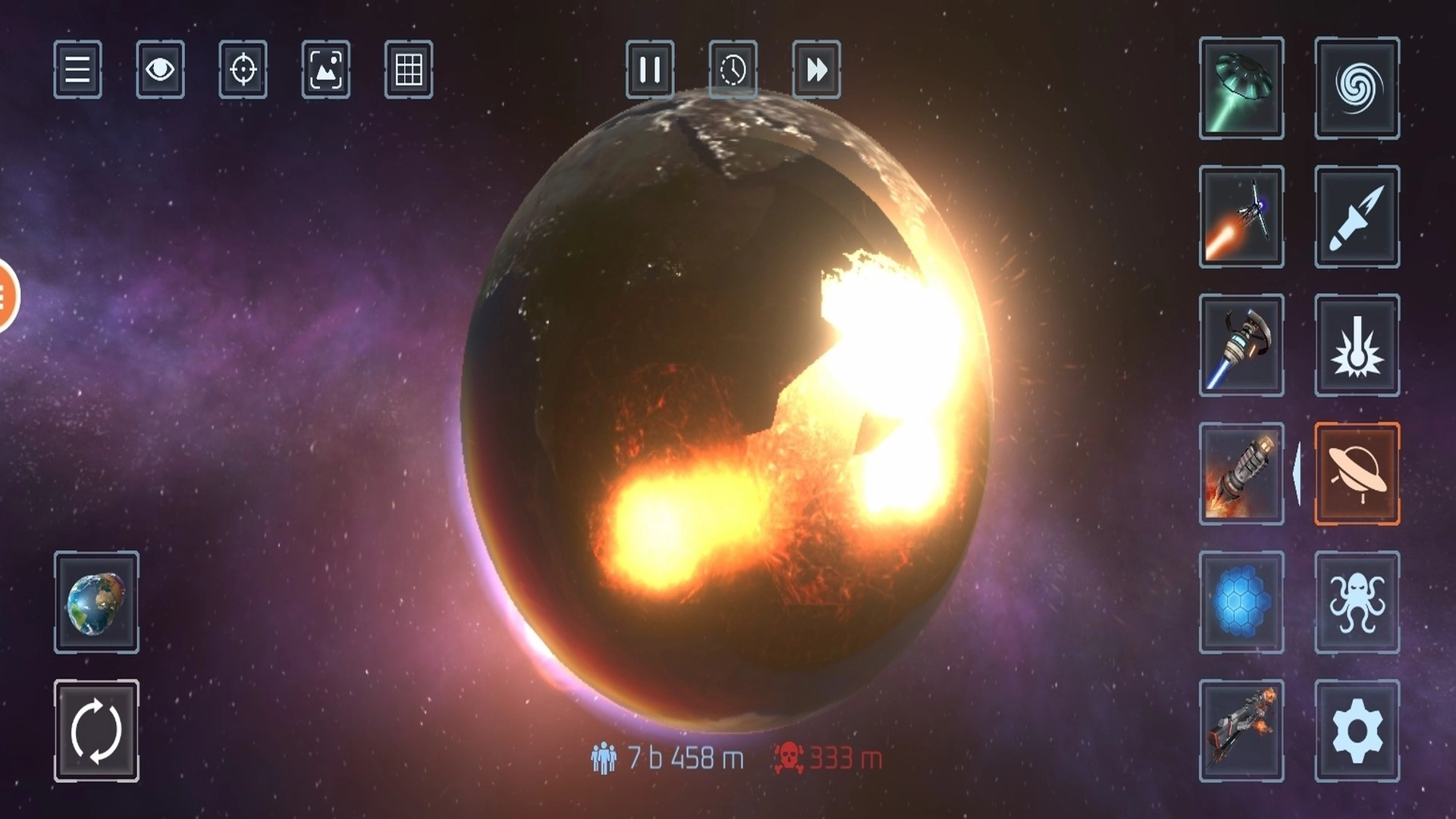
Task: Take a screenshot with the photo button
Action: [326, 70]
